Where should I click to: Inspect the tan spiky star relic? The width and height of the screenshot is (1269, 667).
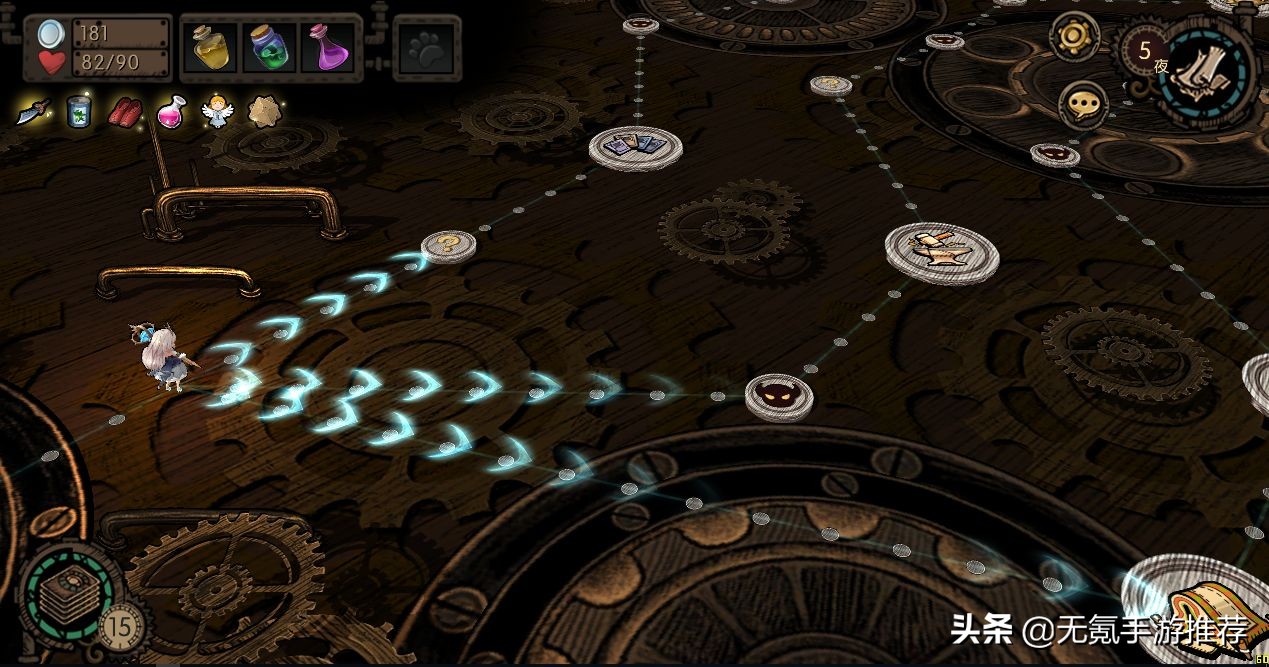pyautogui.click(x=264, y=111)
